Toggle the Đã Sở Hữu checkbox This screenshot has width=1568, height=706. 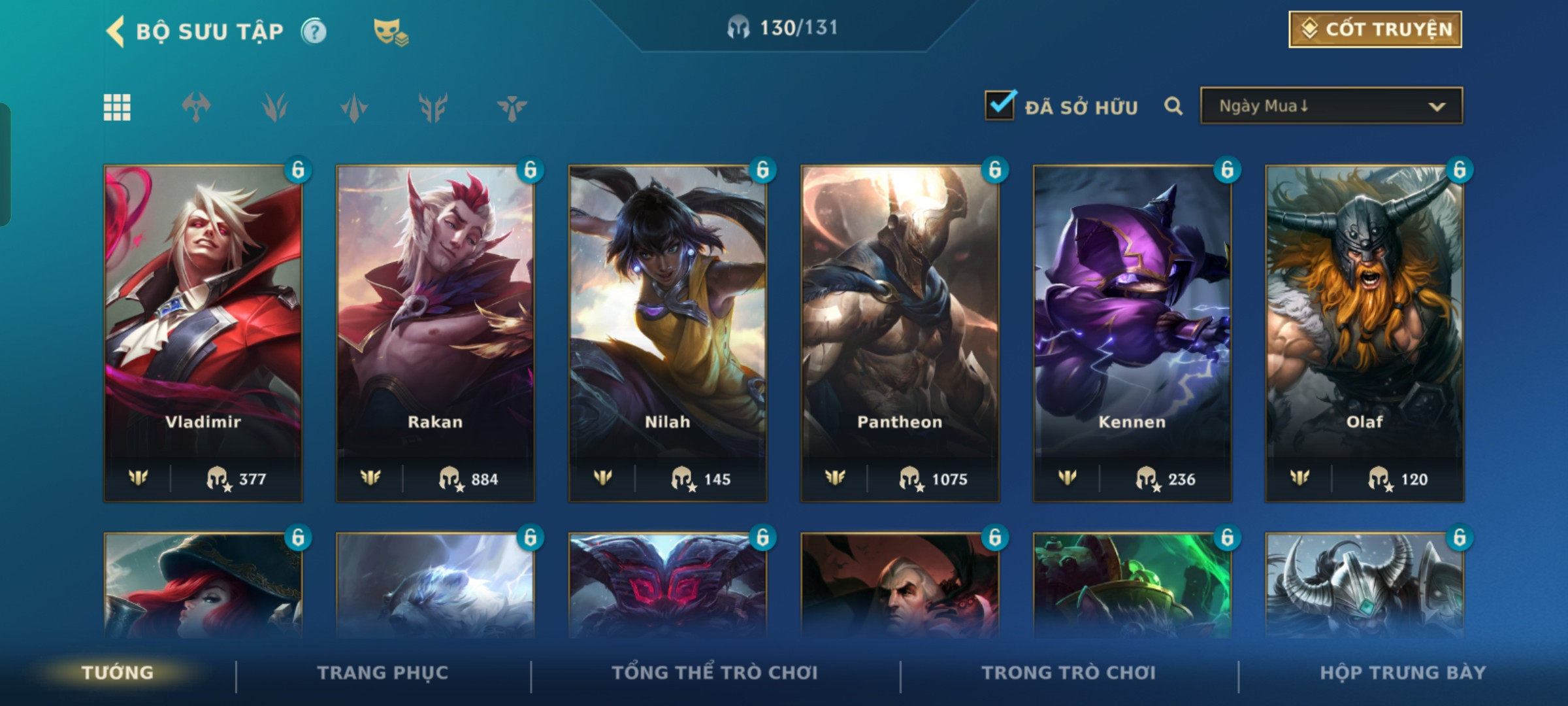pyautogui.click(x=1000, y=105)
